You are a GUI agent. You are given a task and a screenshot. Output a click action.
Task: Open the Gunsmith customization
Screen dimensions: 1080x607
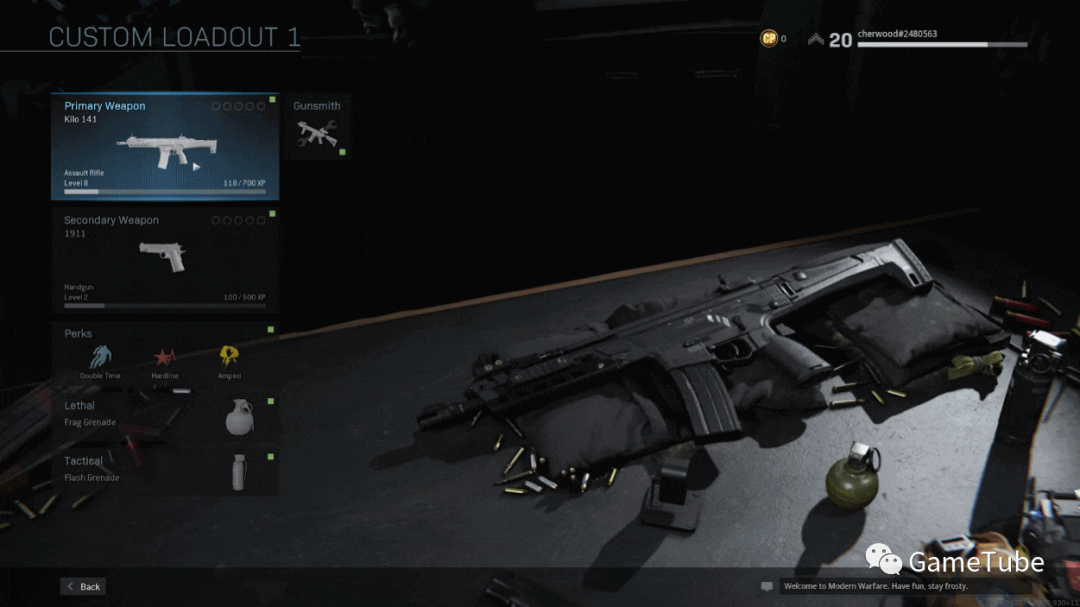[317, 127]
